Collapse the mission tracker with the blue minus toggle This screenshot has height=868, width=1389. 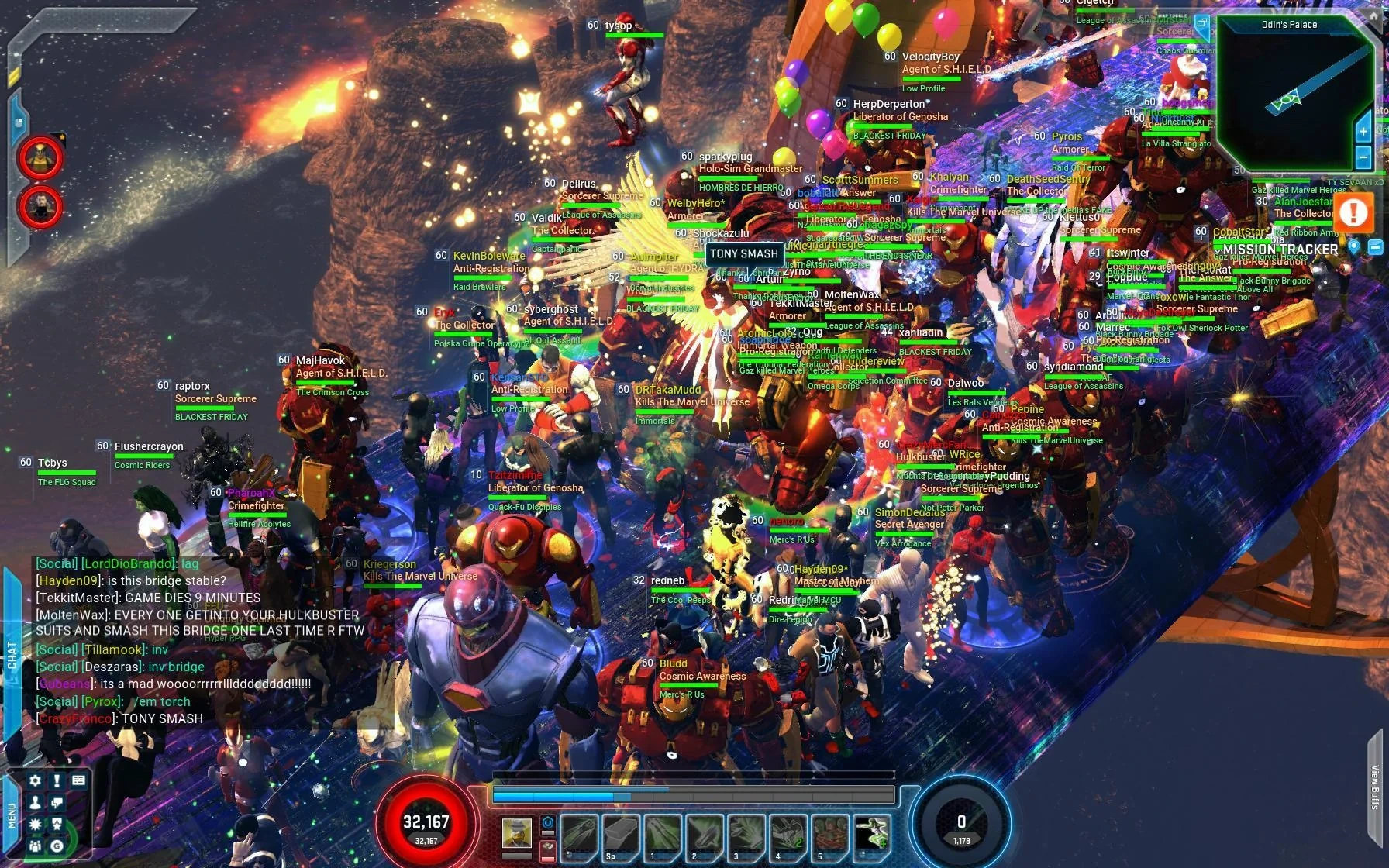coord(1375,247)
